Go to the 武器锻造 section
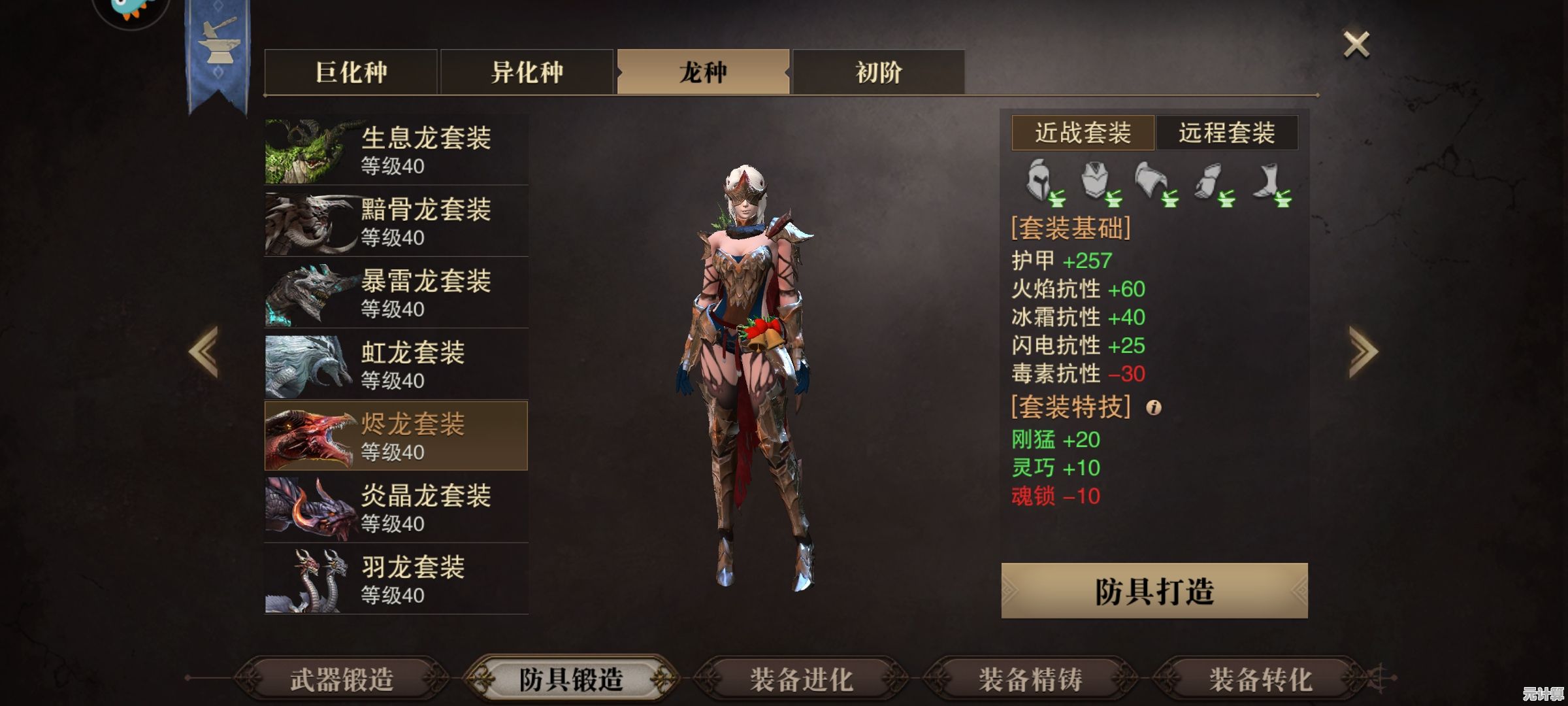Screen dimensions: 1568x706 tap(342, 680)
